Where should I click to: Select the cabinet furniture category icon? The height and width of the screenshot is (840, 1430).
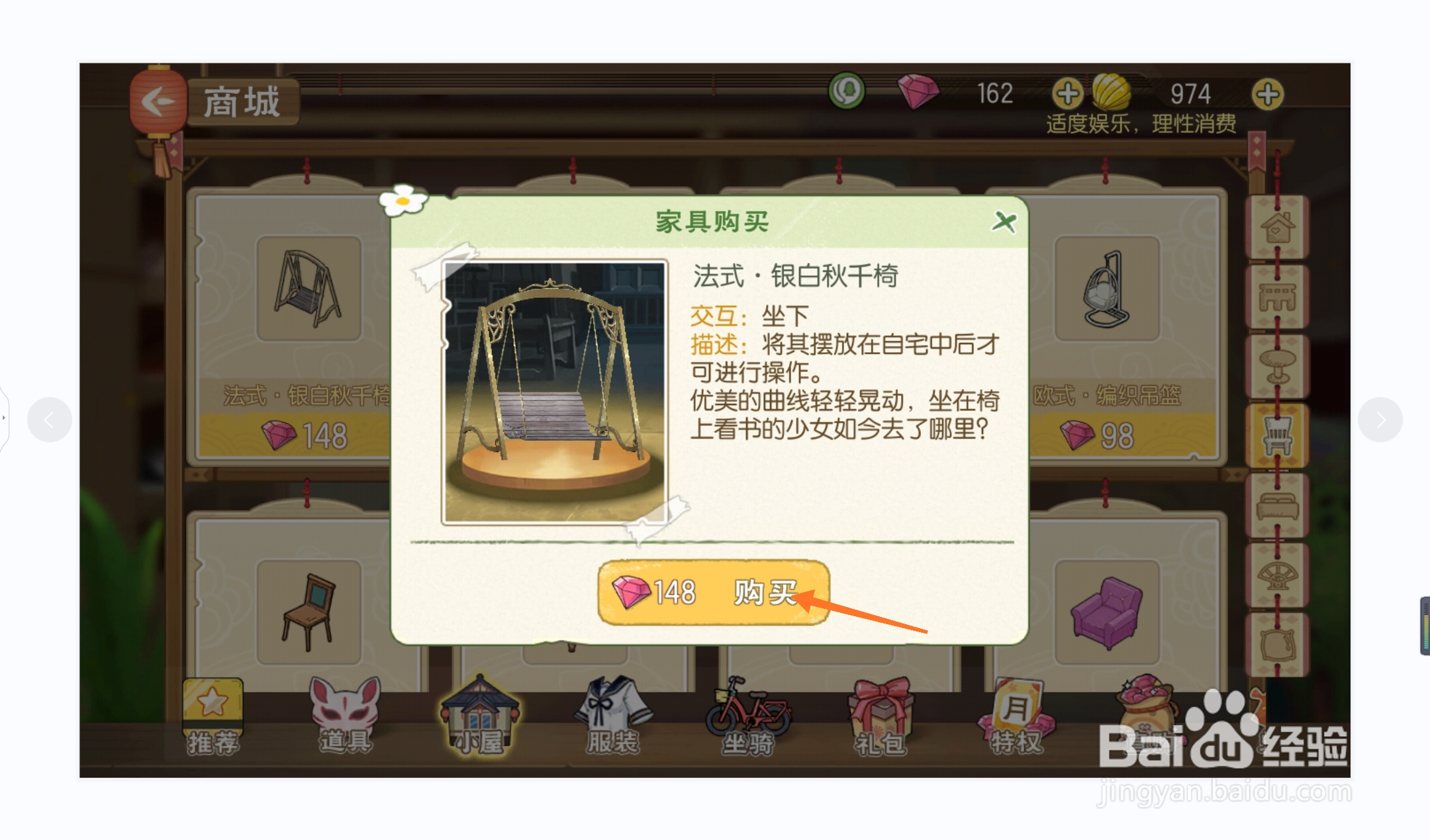(x=1278, y=296)
